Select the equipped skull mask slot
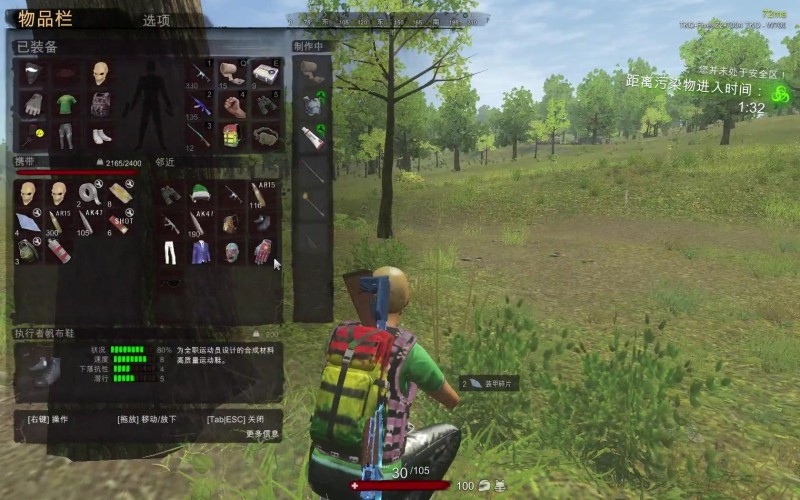This screenshot has width=800, height=500. click(x=100, y=73)
